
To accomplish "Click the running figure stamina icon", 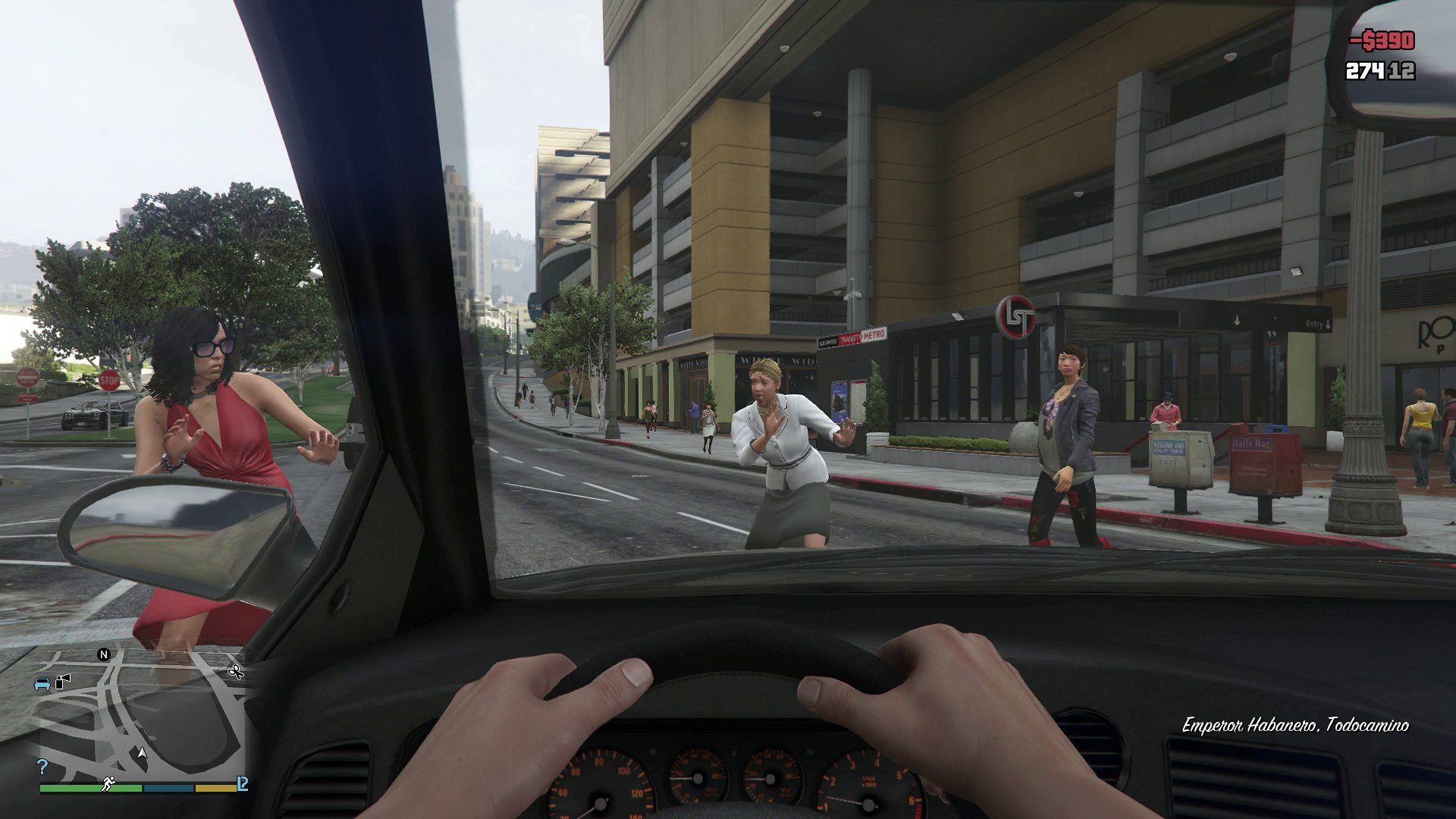I will click(108, 783).
